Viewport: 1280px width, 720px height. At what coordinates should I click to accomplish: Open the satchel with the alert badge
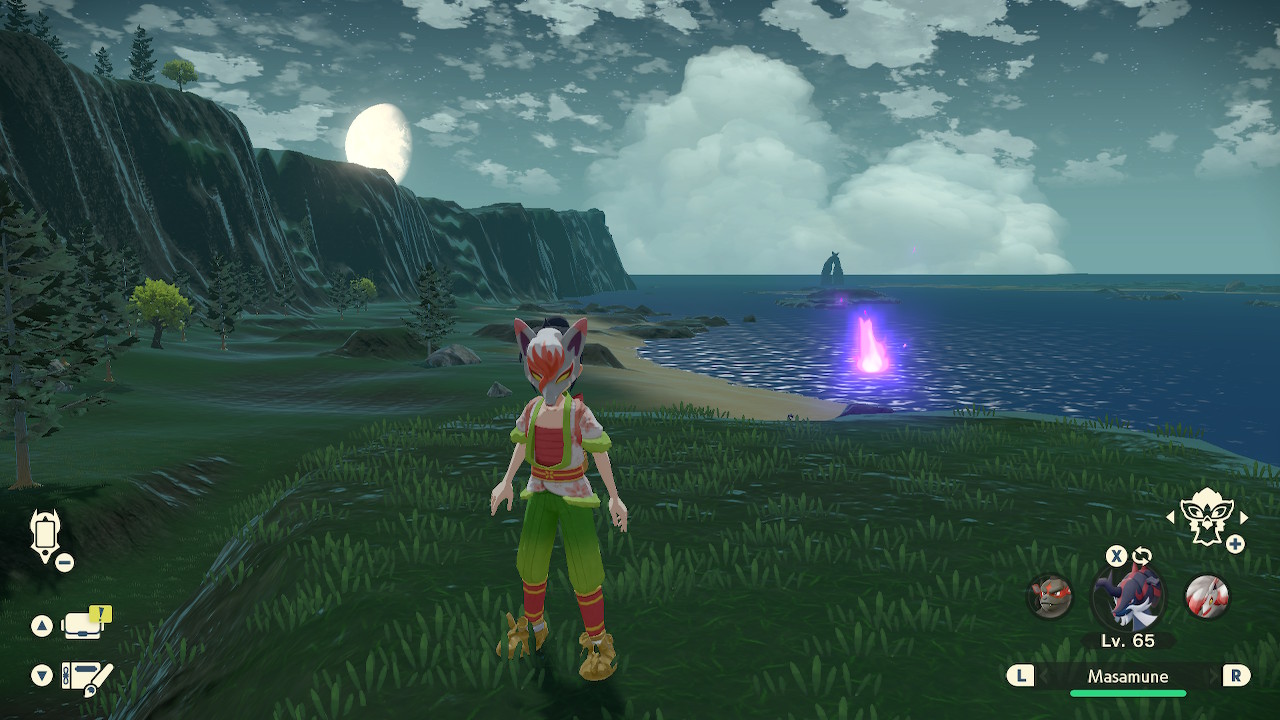(84, 625)
